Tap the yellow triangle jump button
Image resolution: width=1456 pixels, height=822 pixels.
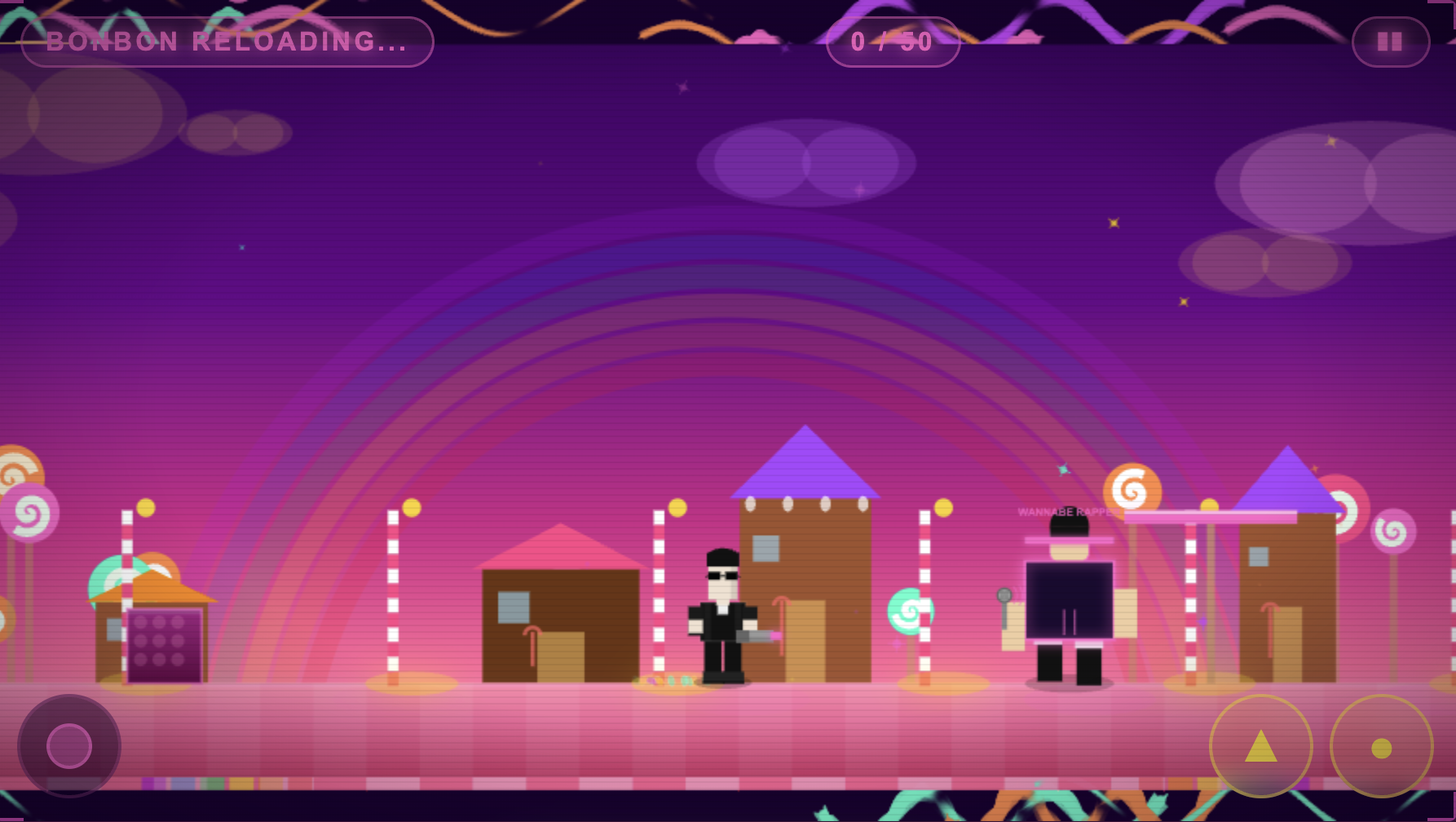[x=1260, y=745]
